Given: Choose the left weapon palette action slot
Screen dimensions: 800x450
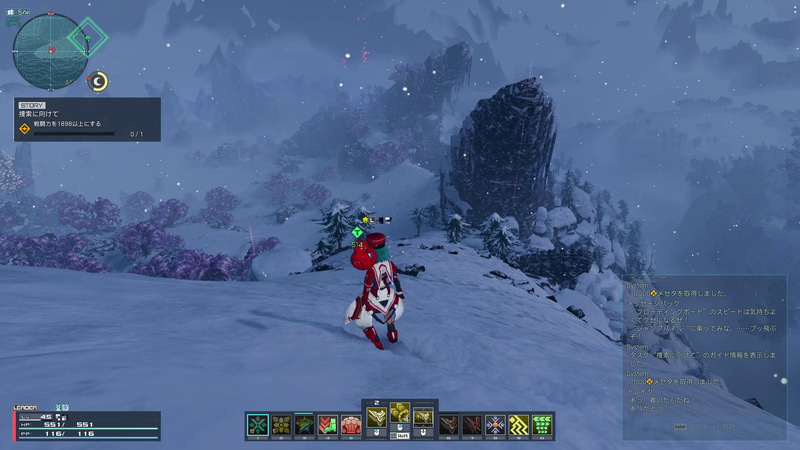Looking at the screenshot, I should tap(376, 417).
